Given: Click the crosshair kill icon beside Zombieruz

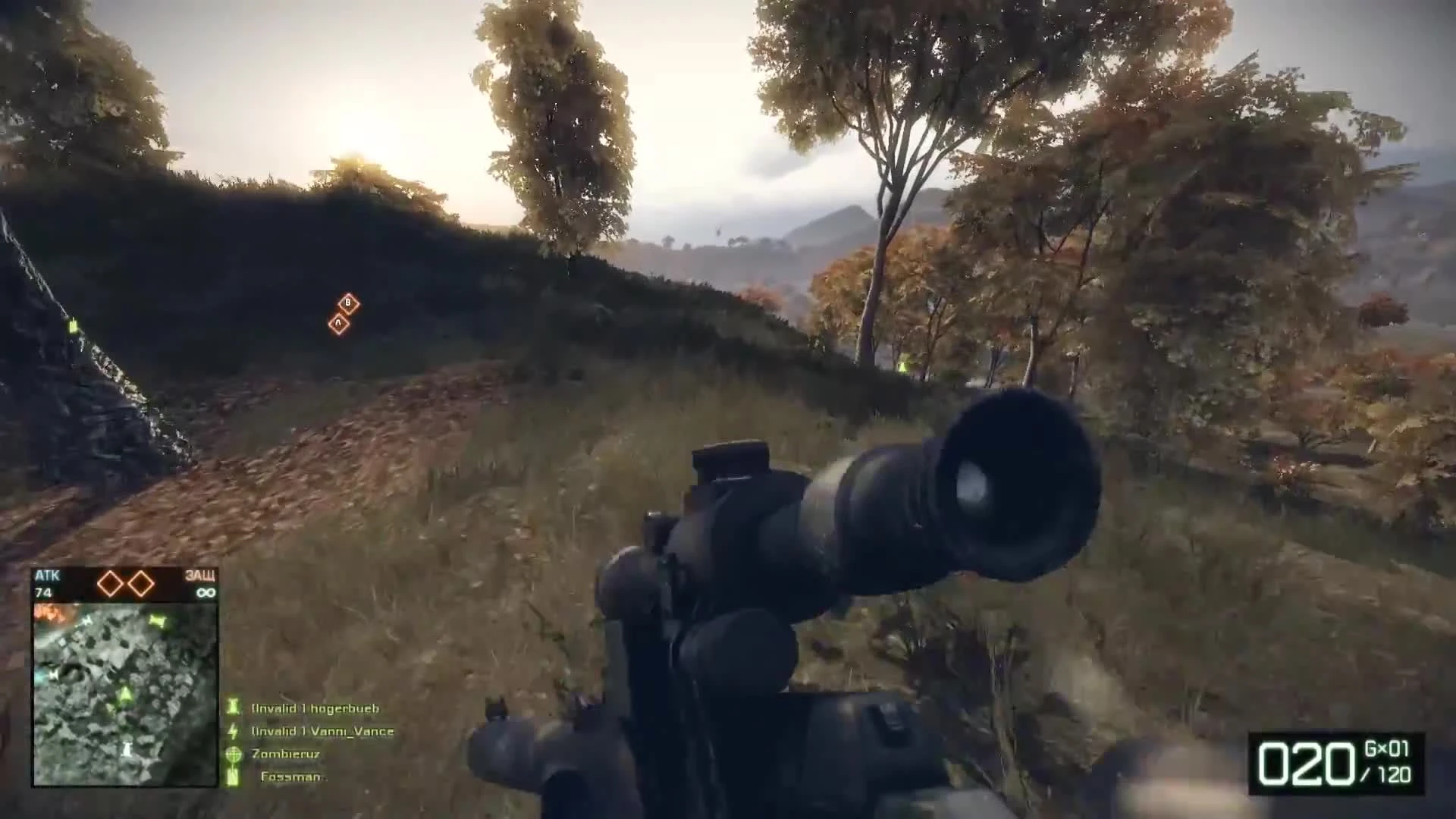Looking at the screenshot, I should click(x=232, y=753).
